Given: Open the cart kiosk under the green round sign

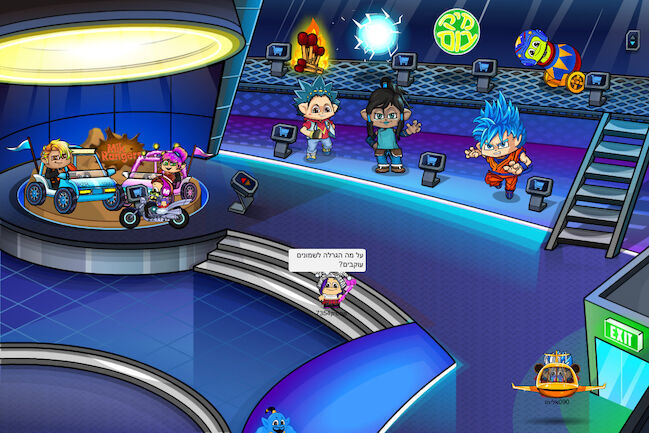Looking at the screenshot, I should click(x=484, y=70).
